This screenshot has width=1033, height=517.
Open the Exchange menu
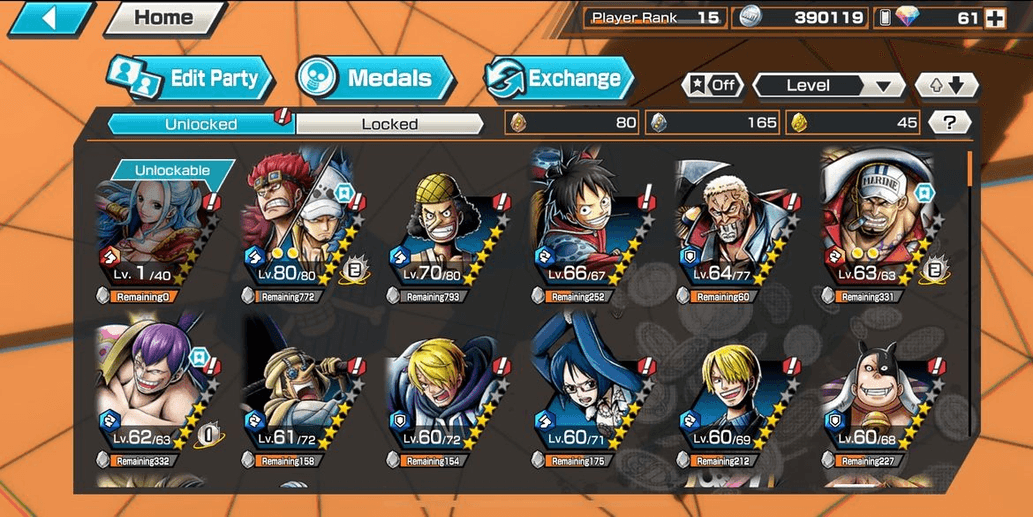(x=558, y=78)
